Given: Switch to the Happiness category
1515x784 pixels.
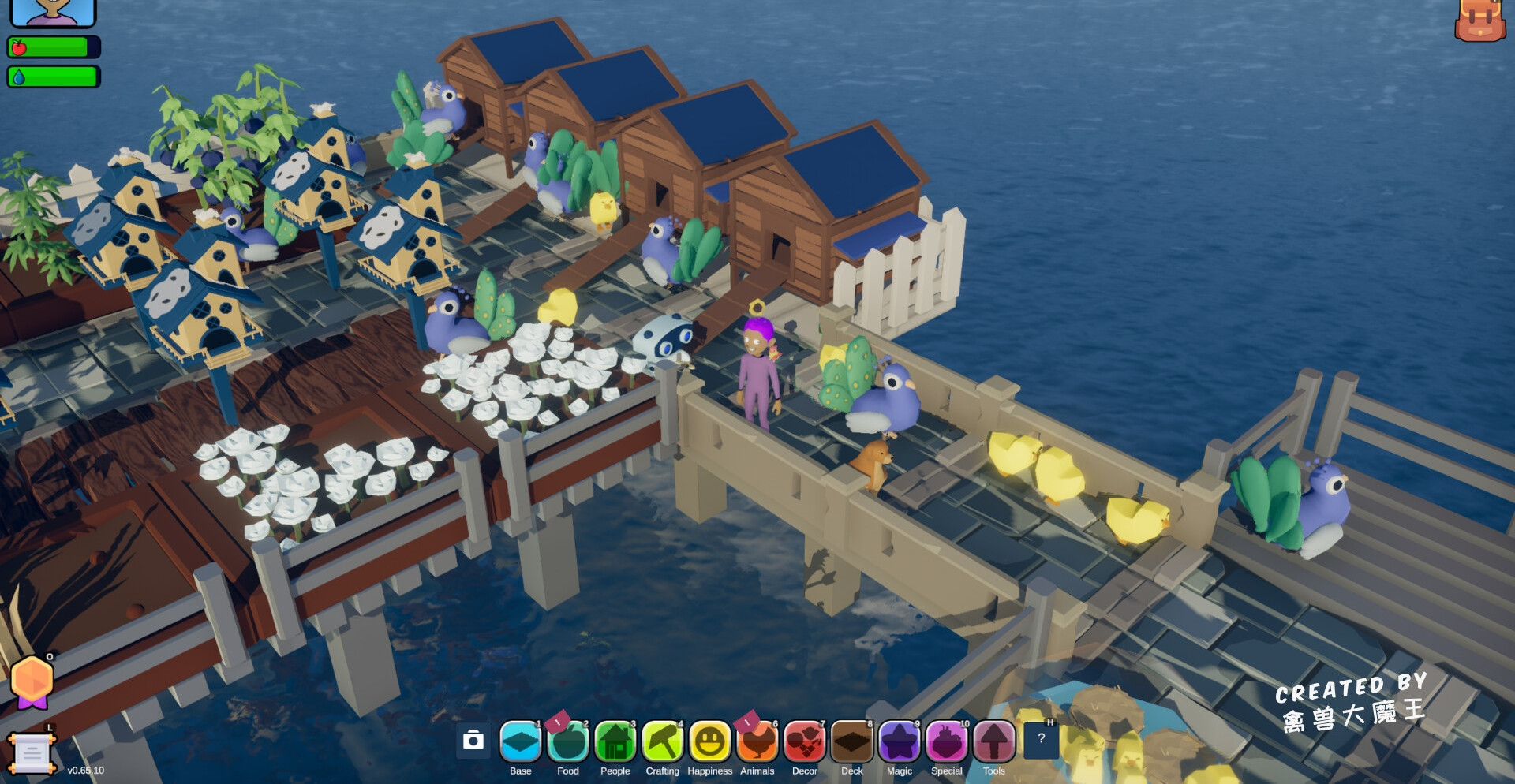Looking at the screenshot, I should [710, 742].
